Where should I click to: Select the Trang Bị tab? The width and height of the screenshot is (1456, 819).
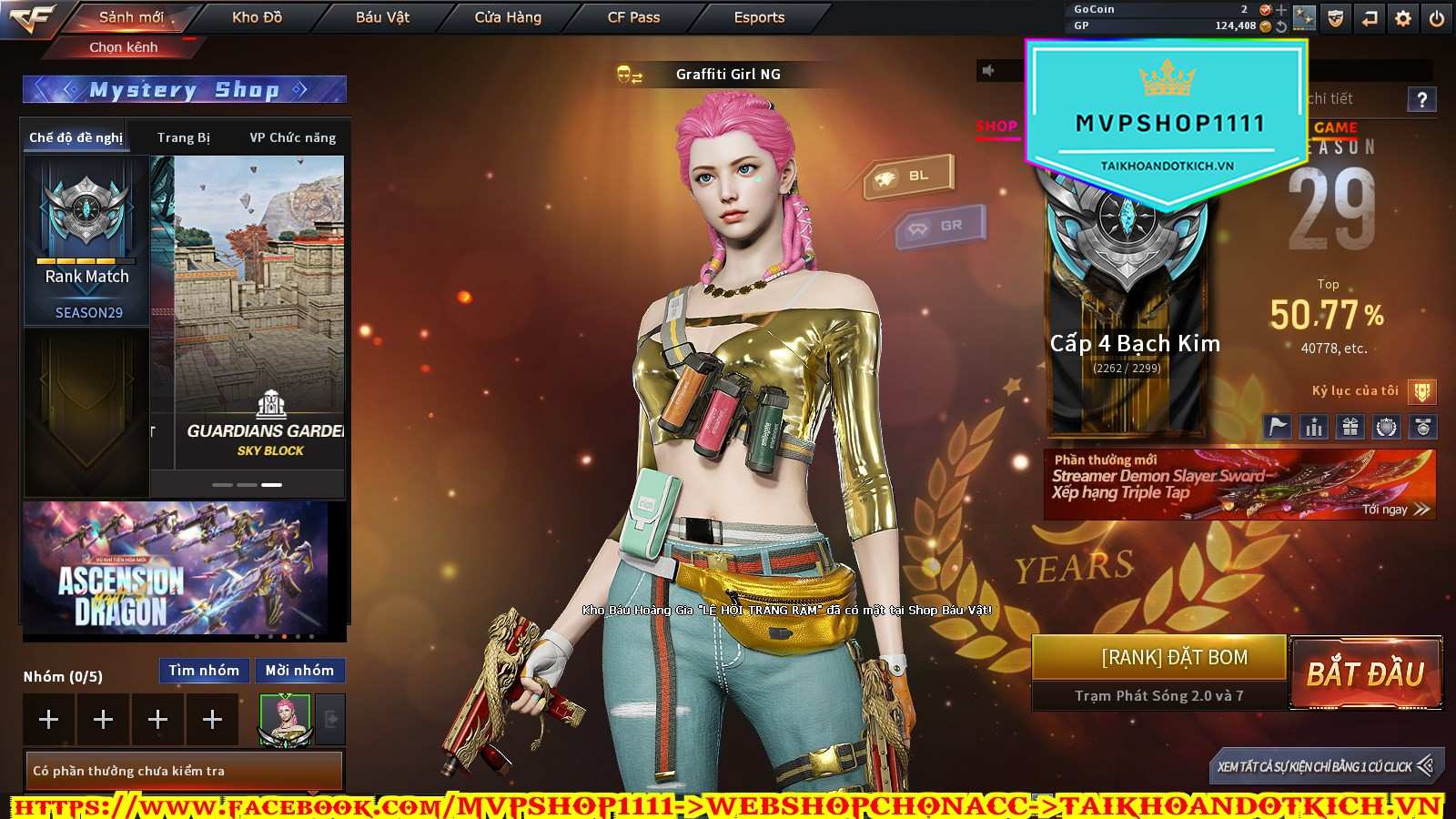click(x=183, y=137)
